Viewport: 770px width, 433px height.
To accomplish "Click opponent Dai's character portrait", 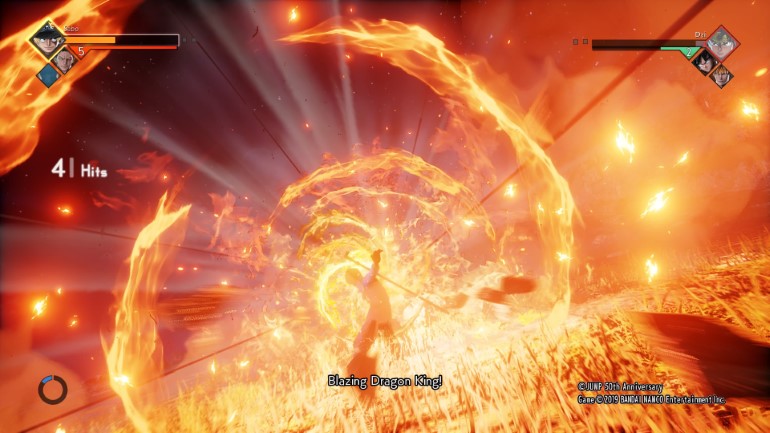I will [722, 42].
